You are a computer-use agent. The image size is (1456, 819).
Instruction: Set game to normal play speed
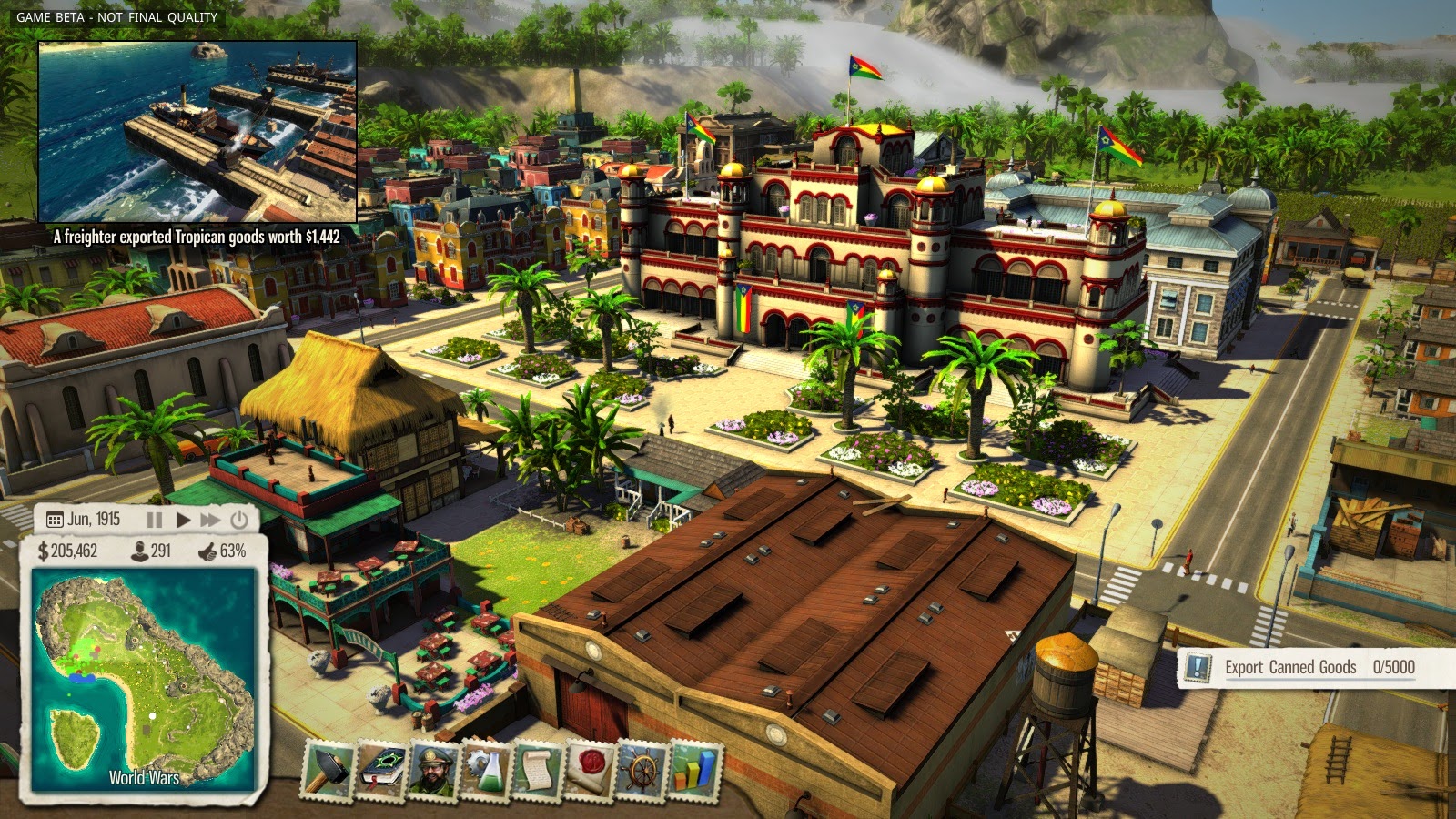pos(183,520)
